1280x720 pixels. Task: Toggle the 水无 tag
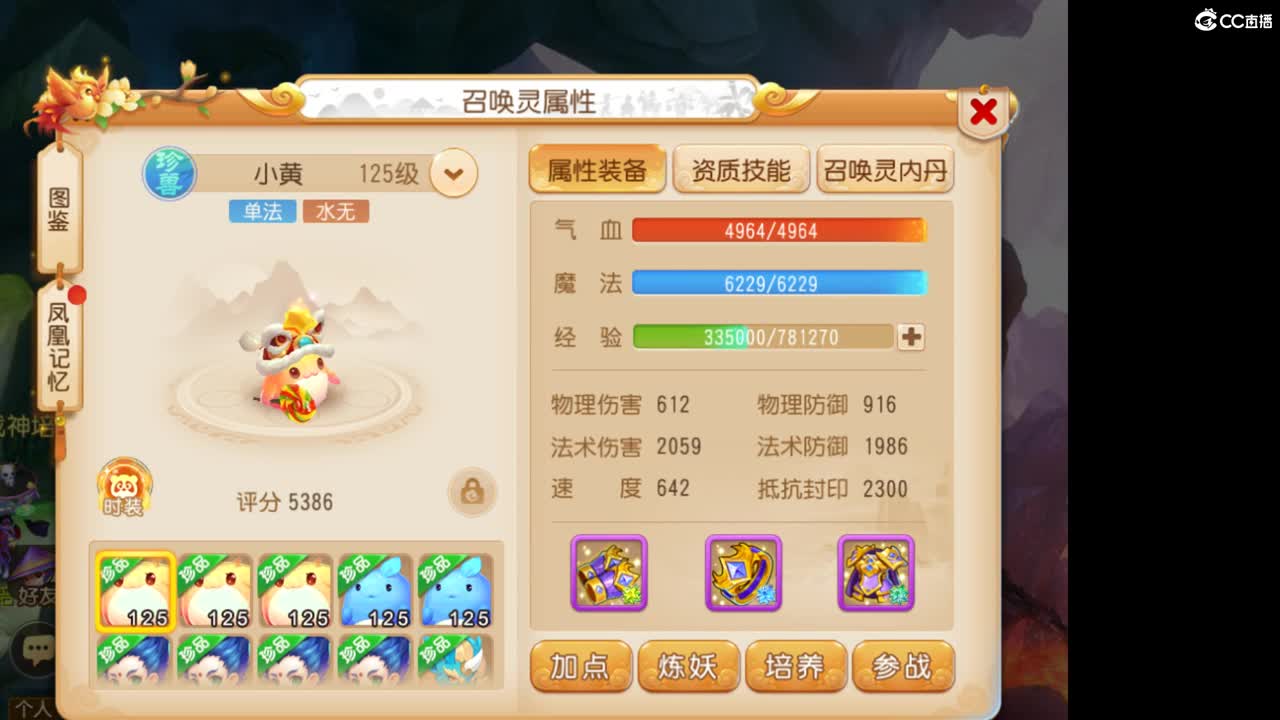point(335,211)
